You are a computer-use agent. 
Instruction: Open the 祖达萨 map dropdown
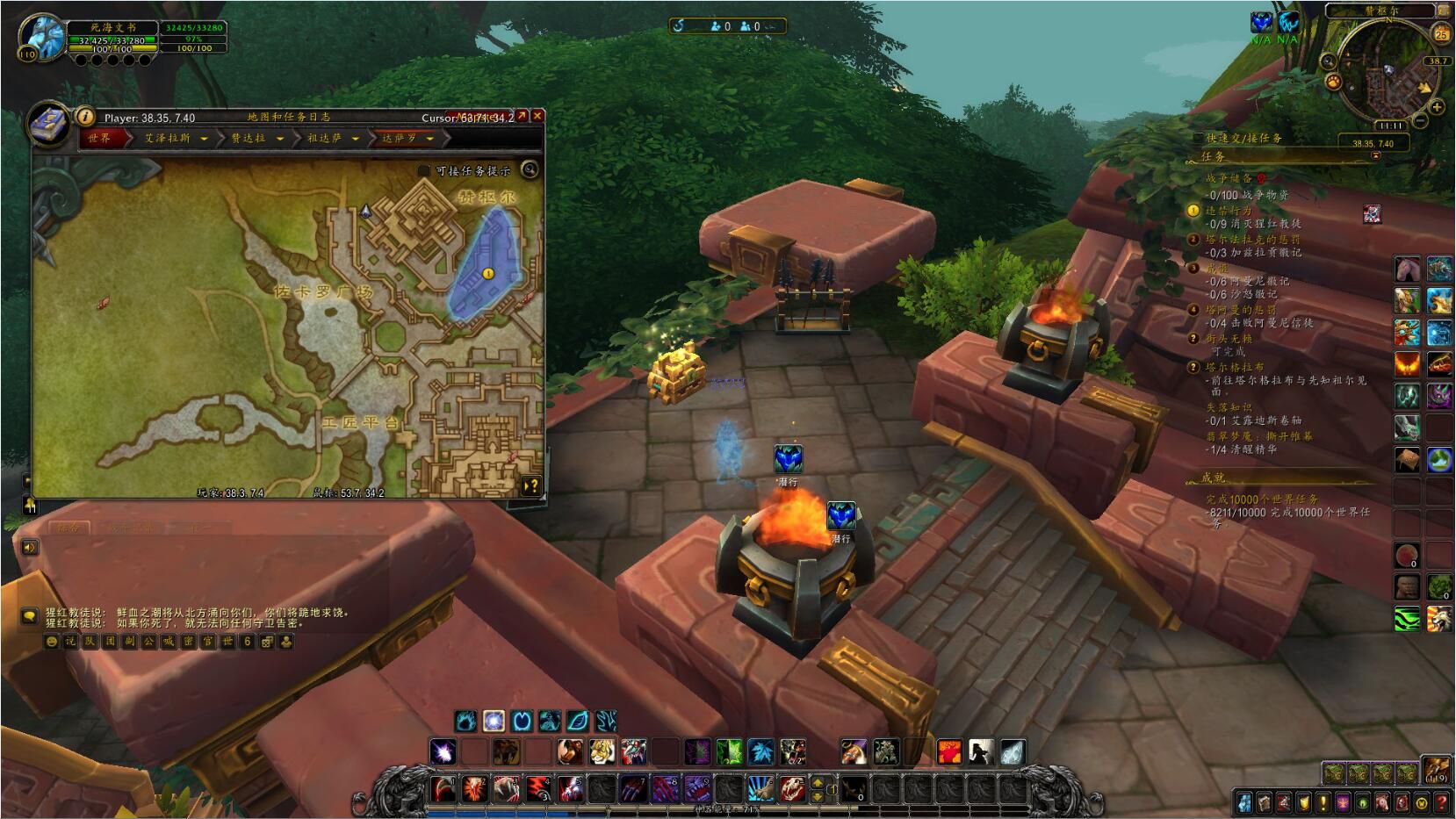point(355,139)
